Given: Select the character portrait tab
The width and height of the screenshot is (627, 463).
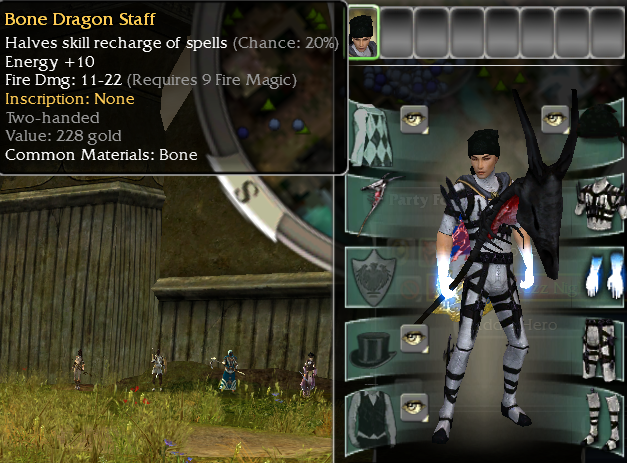Looking at the screenshot, I should click(363, 32).
